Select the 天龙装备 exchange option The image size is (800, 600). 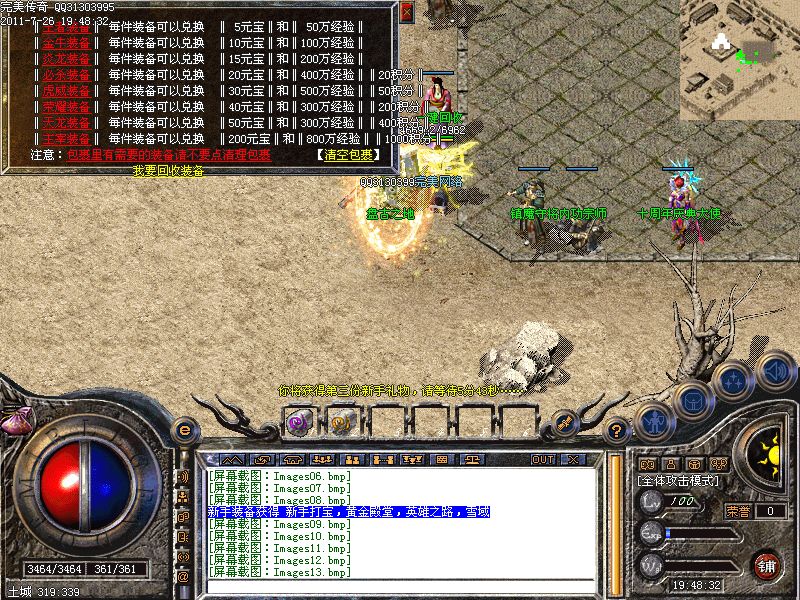[65, 123]
